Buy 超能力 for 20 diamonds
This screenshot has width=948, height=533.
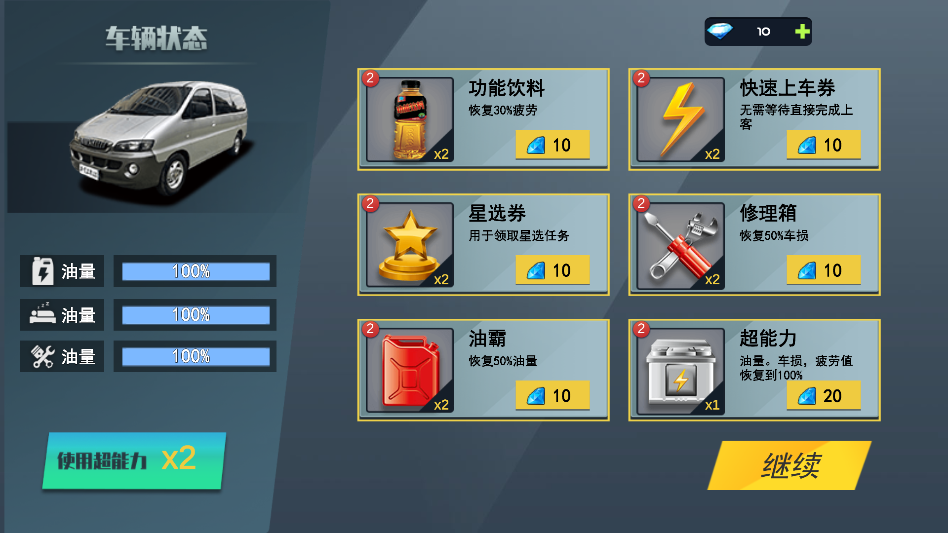coord(823,395)
